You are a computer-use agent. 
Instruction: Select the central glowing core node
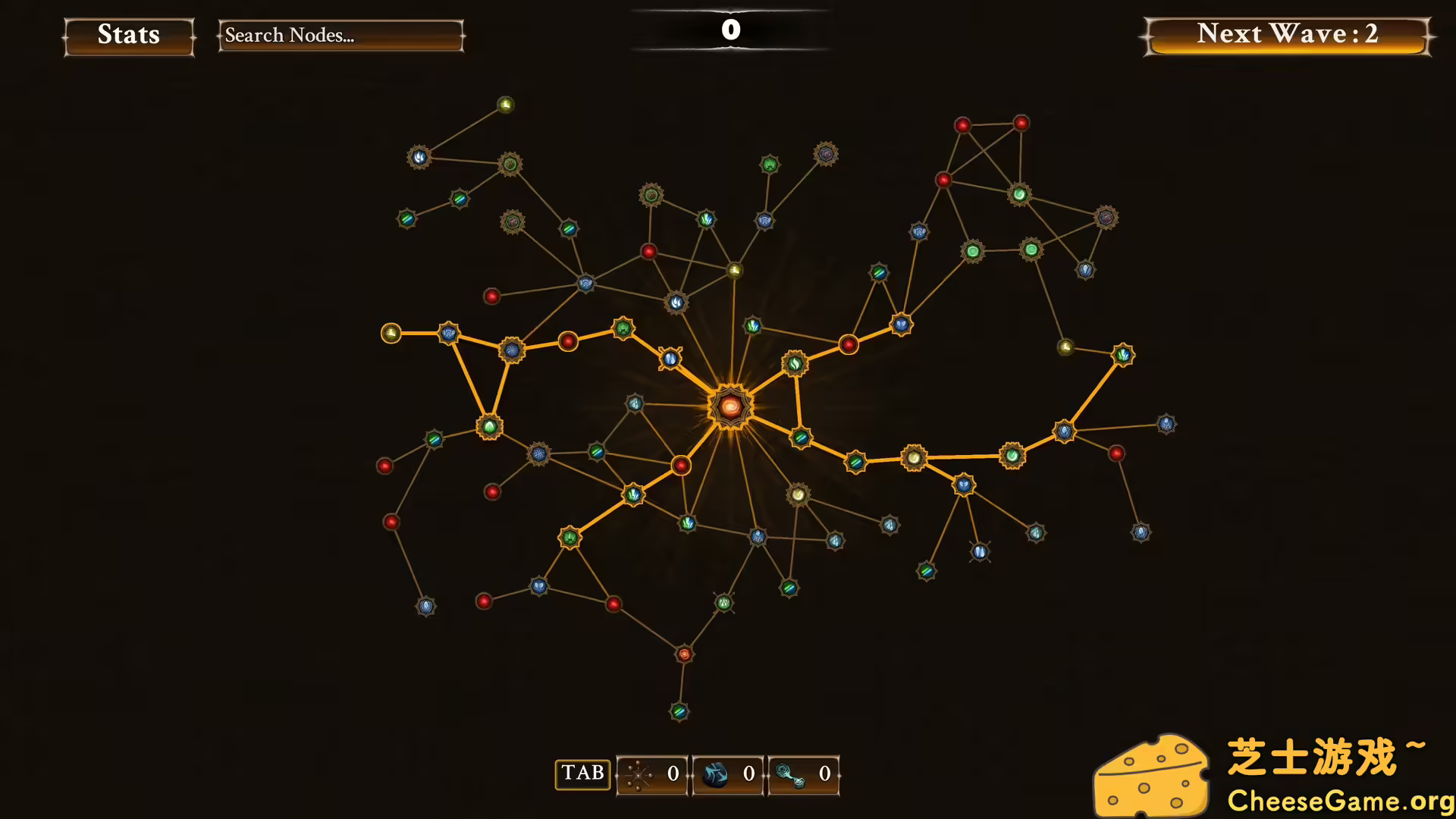730,406
